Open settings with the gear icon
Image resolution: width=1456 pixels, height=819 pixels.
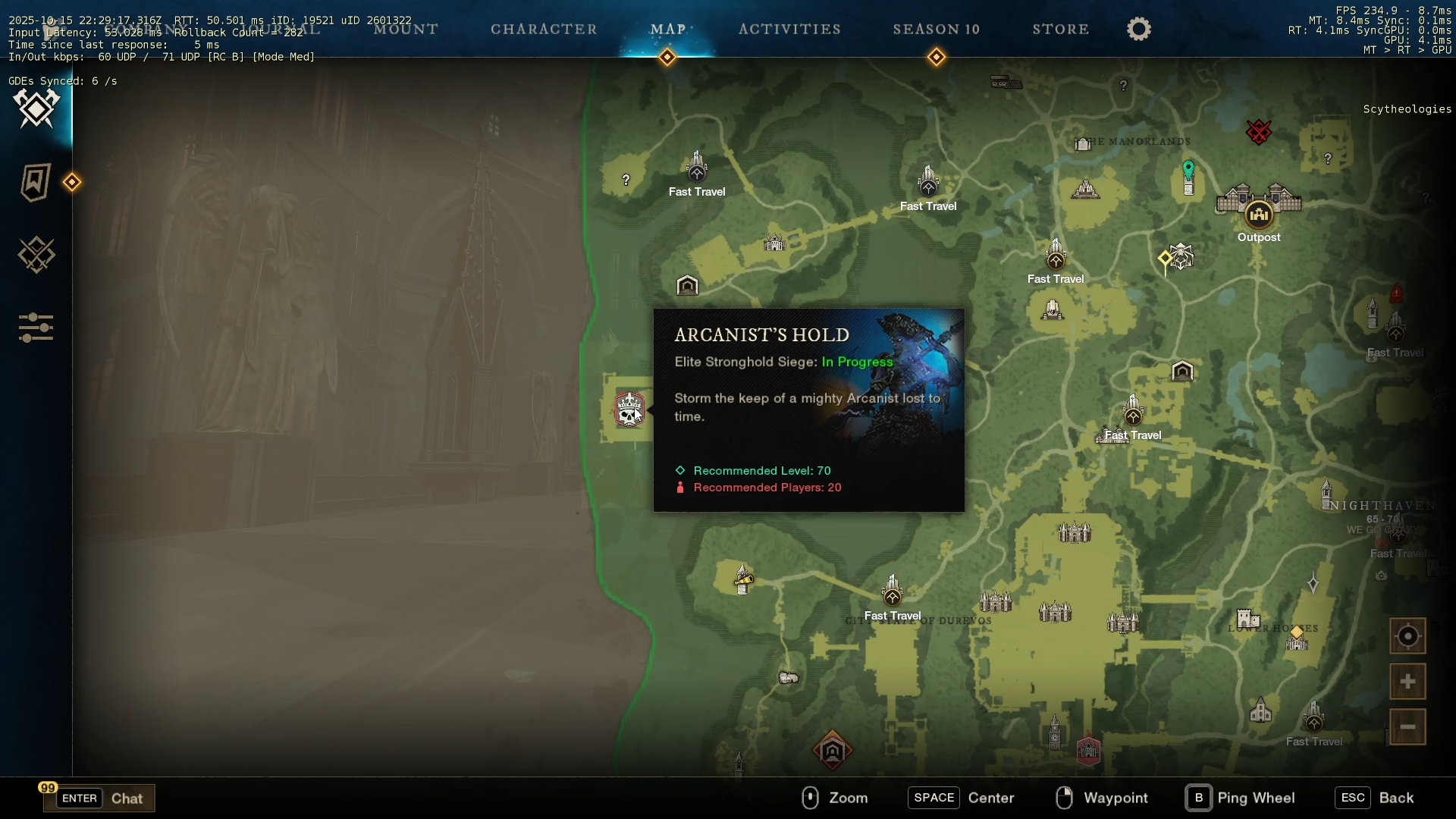tap(1138, 30)
